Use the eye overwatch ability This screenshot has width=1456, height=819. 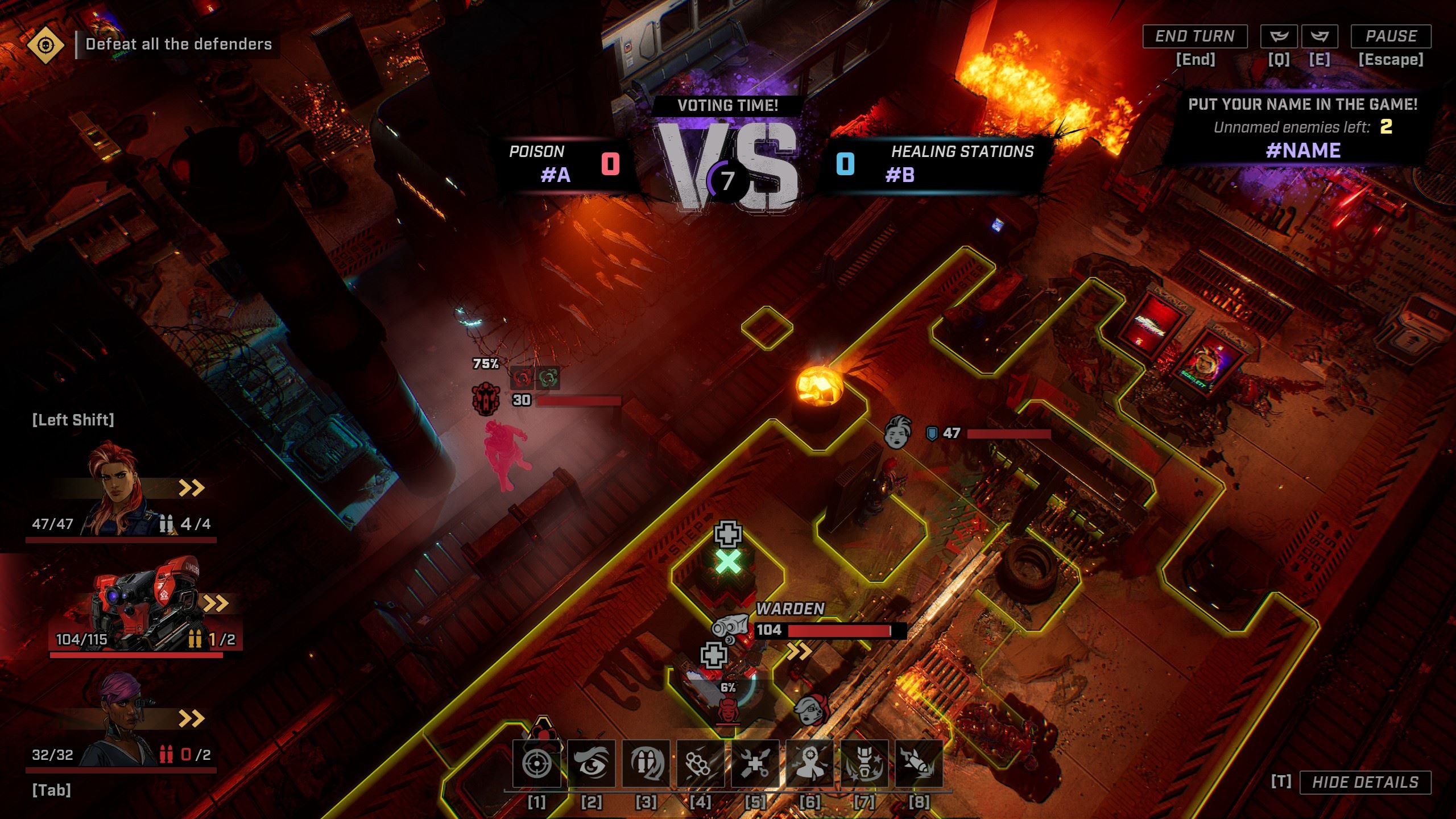[x=591, y=763]
